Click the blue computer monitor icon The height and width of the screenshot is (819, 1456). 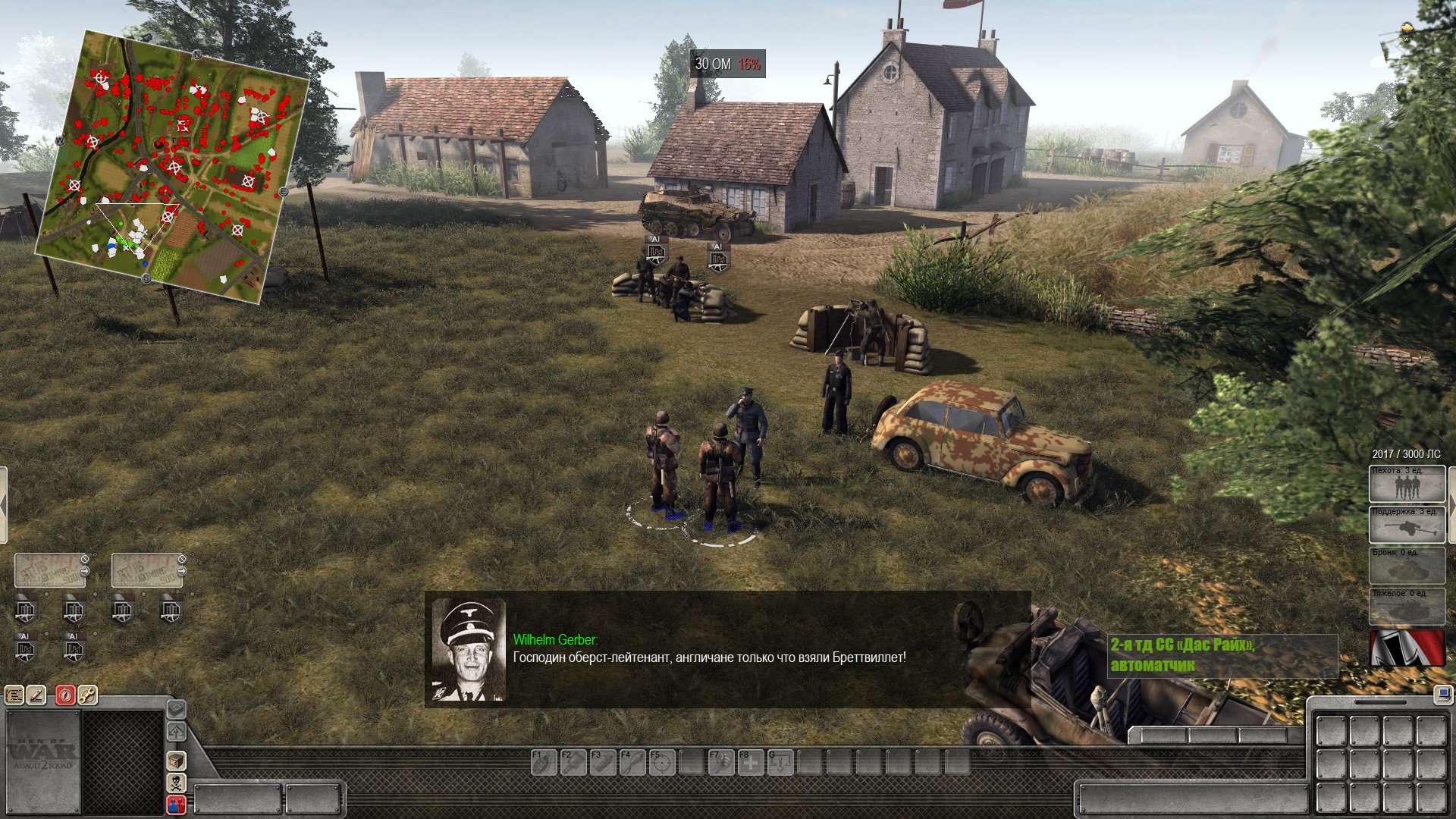[1442, 694]
